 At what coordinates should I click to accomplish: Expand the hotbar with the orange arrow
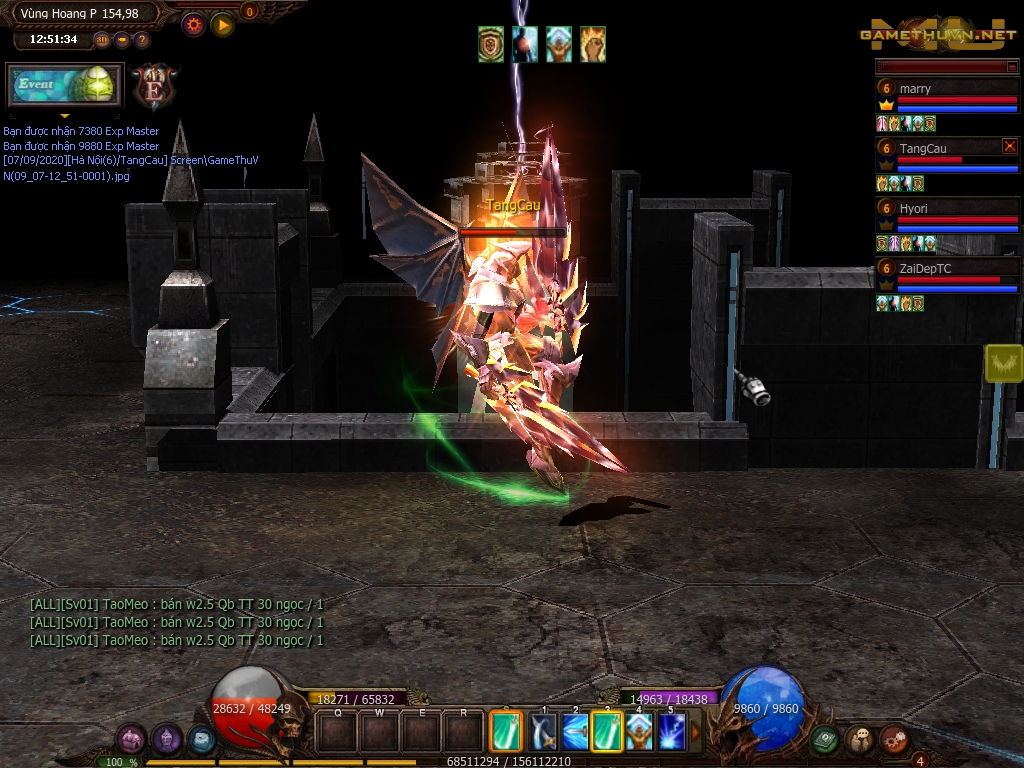[696, 732]
